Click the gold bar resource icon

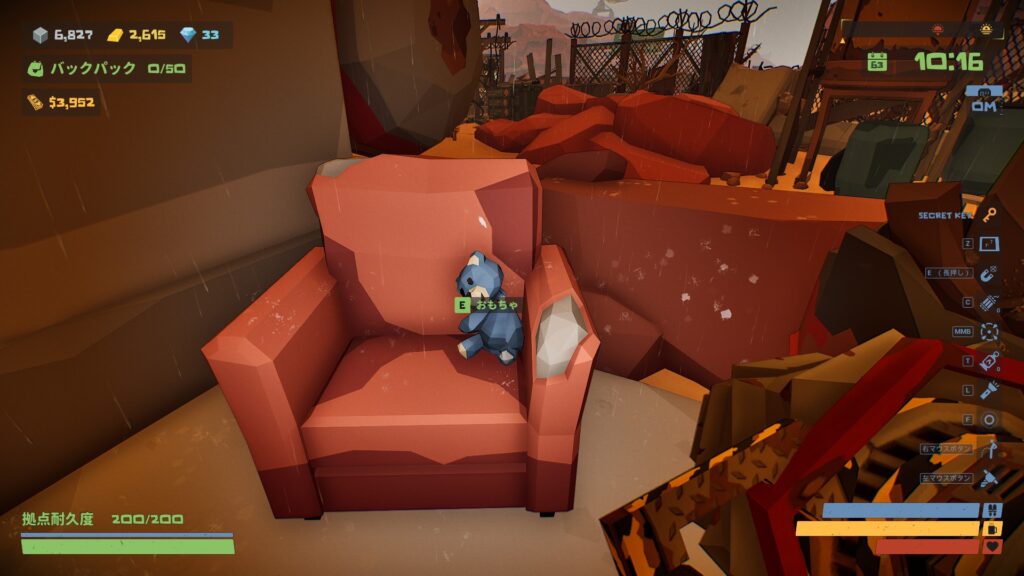tap(115, 35)
